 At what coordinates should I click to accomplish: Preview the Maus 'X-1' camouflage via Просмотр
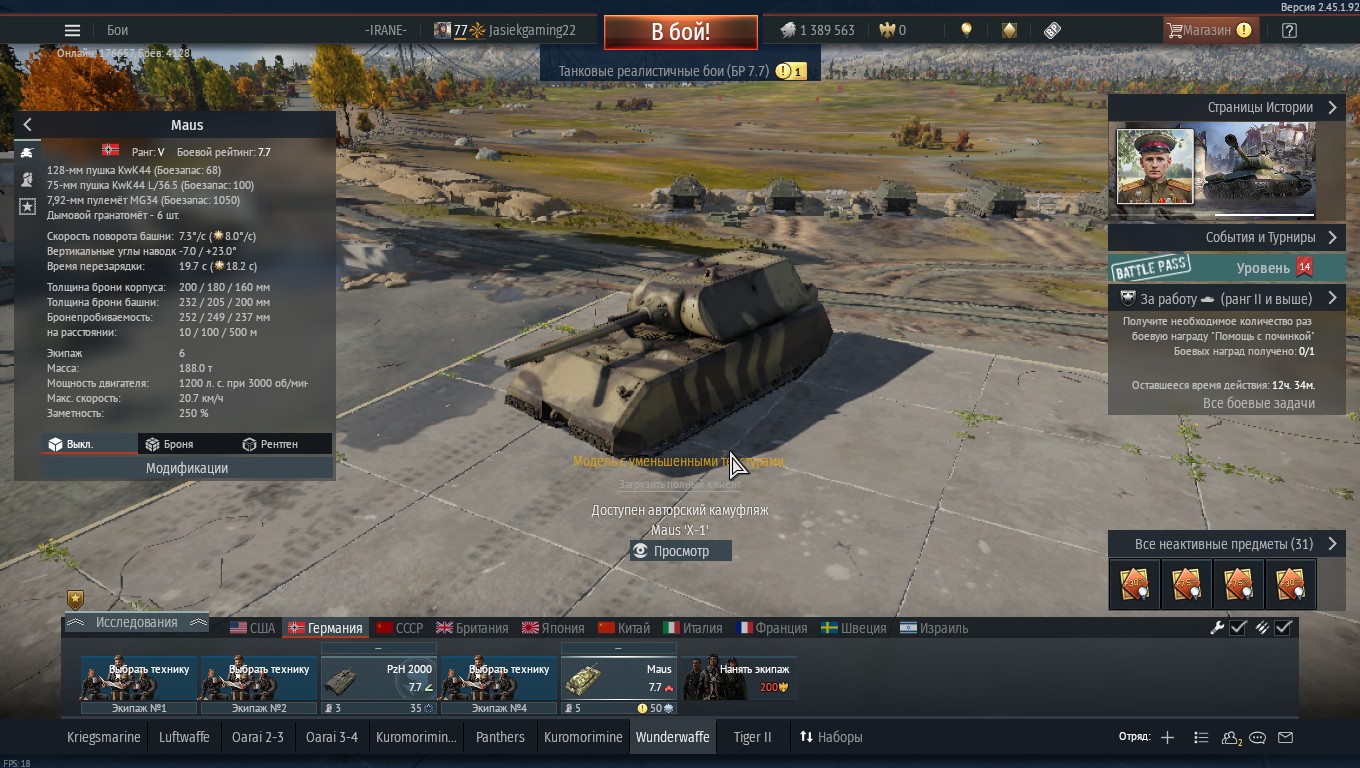pos(681,551)
